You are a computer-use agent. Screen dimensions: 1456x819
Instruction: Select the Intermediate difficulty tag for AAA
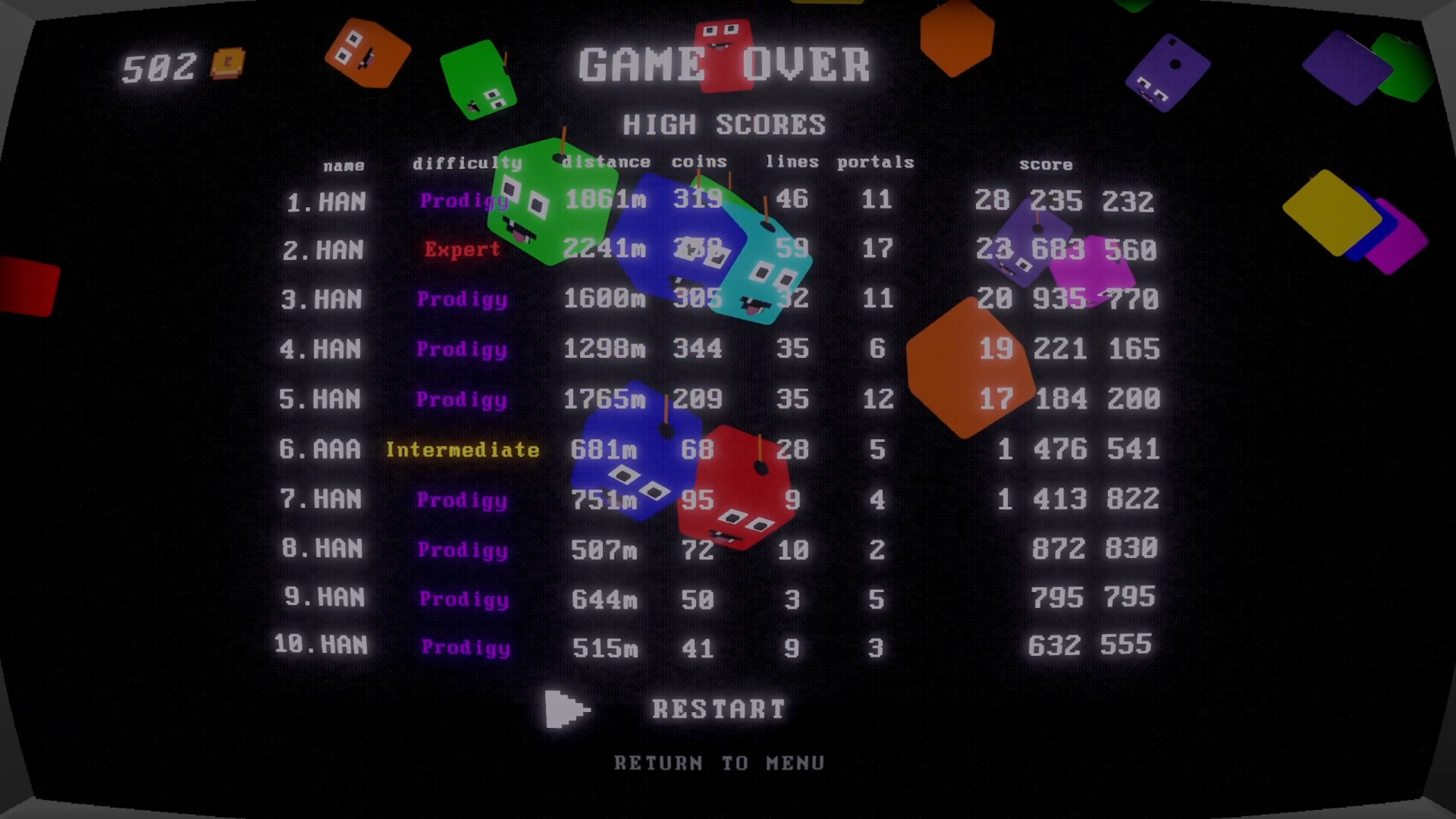463,450
